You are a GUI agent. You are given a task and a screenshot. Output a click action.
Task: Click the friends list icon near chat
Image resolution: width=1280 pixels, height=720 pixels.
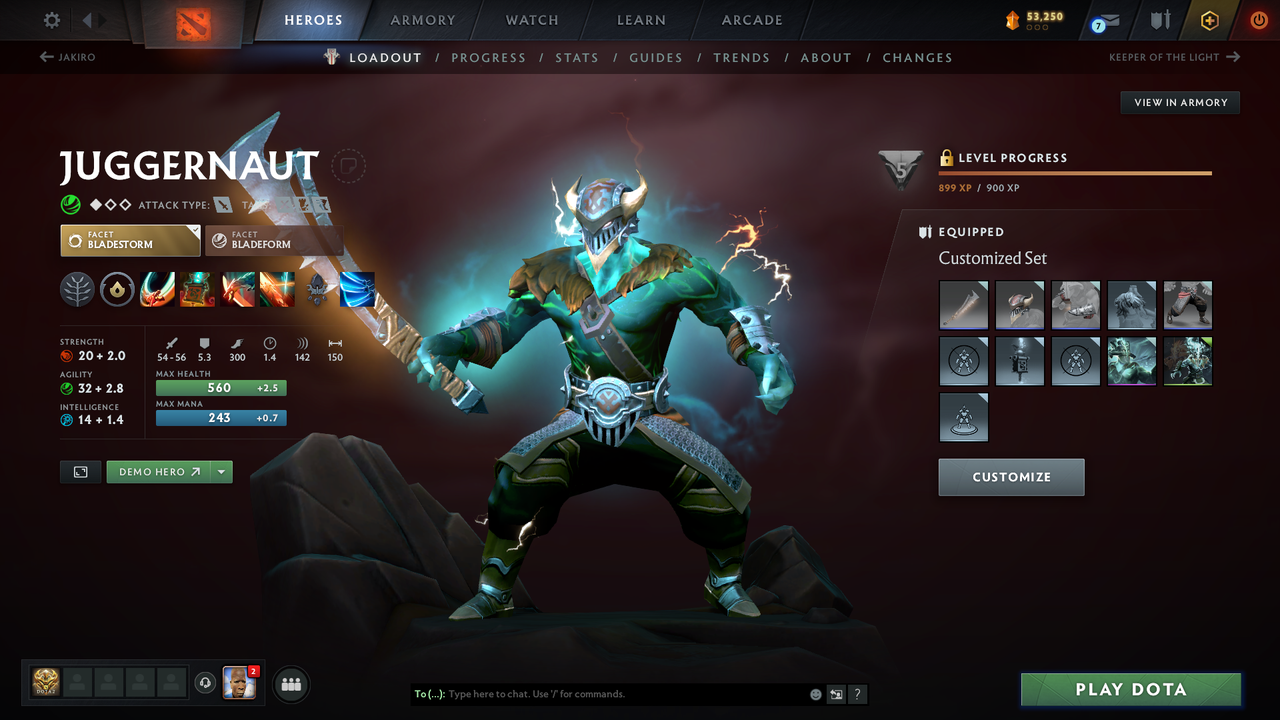pos(290,683)
